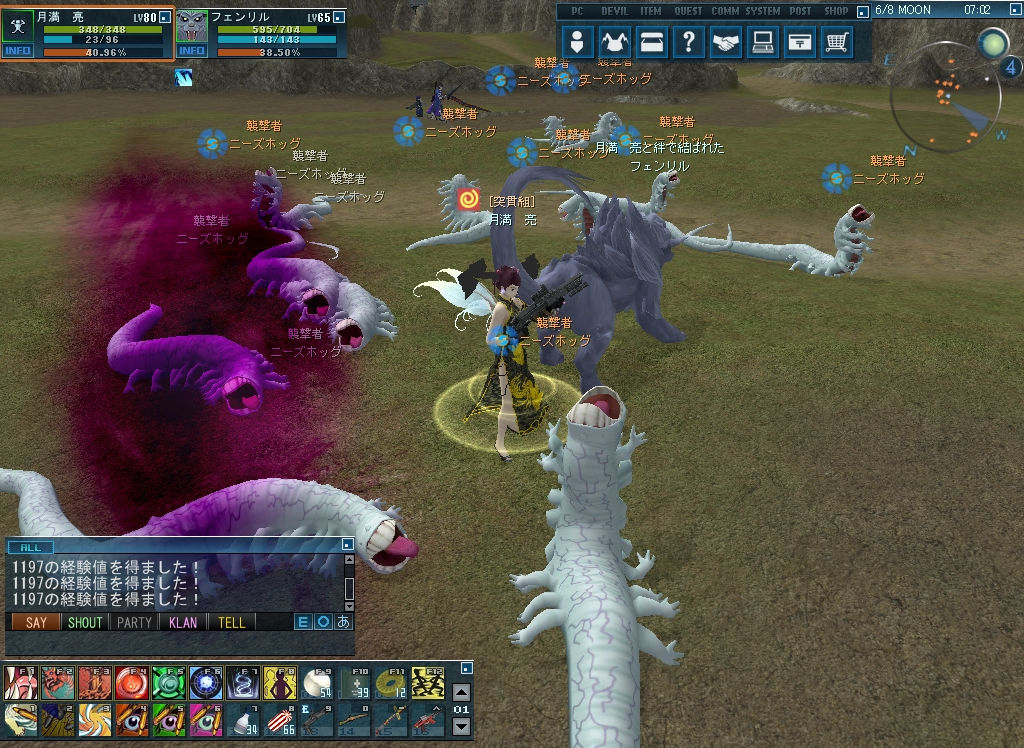The width and height of the screenshot is (1024, 748).
Task: Click the hotbar page up arrow
Action: click(461, 691)
